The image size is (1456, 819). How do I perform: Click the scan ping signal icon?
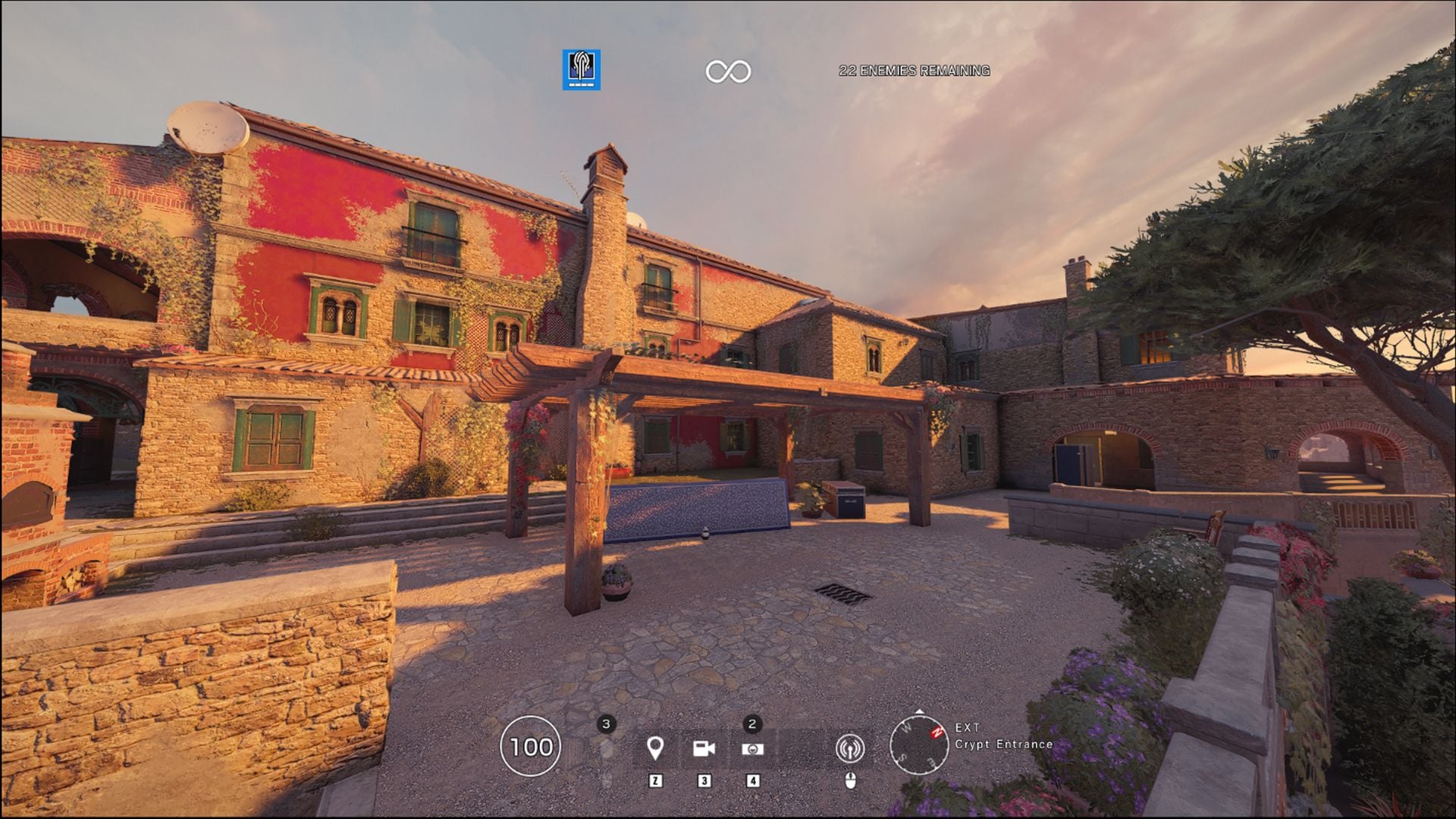[x=850, y=749]
